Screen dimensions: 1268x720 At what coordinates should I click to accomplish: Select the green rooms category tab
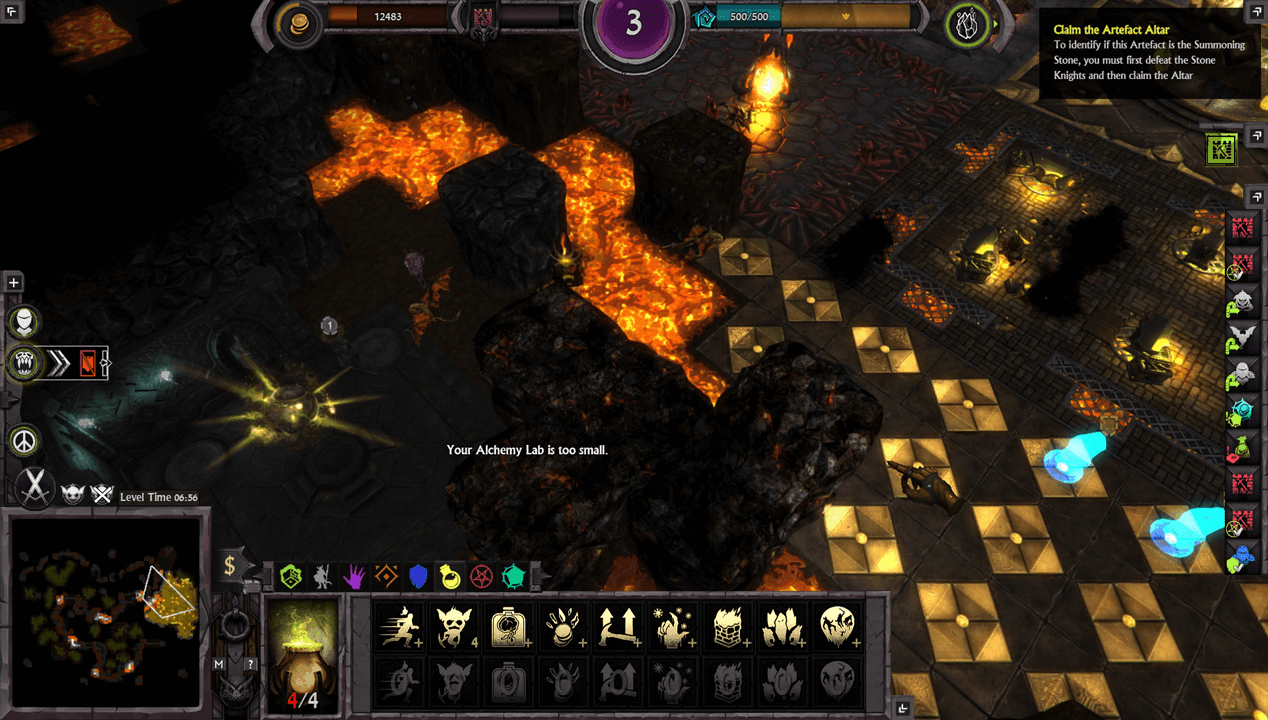tap(290, 576)
